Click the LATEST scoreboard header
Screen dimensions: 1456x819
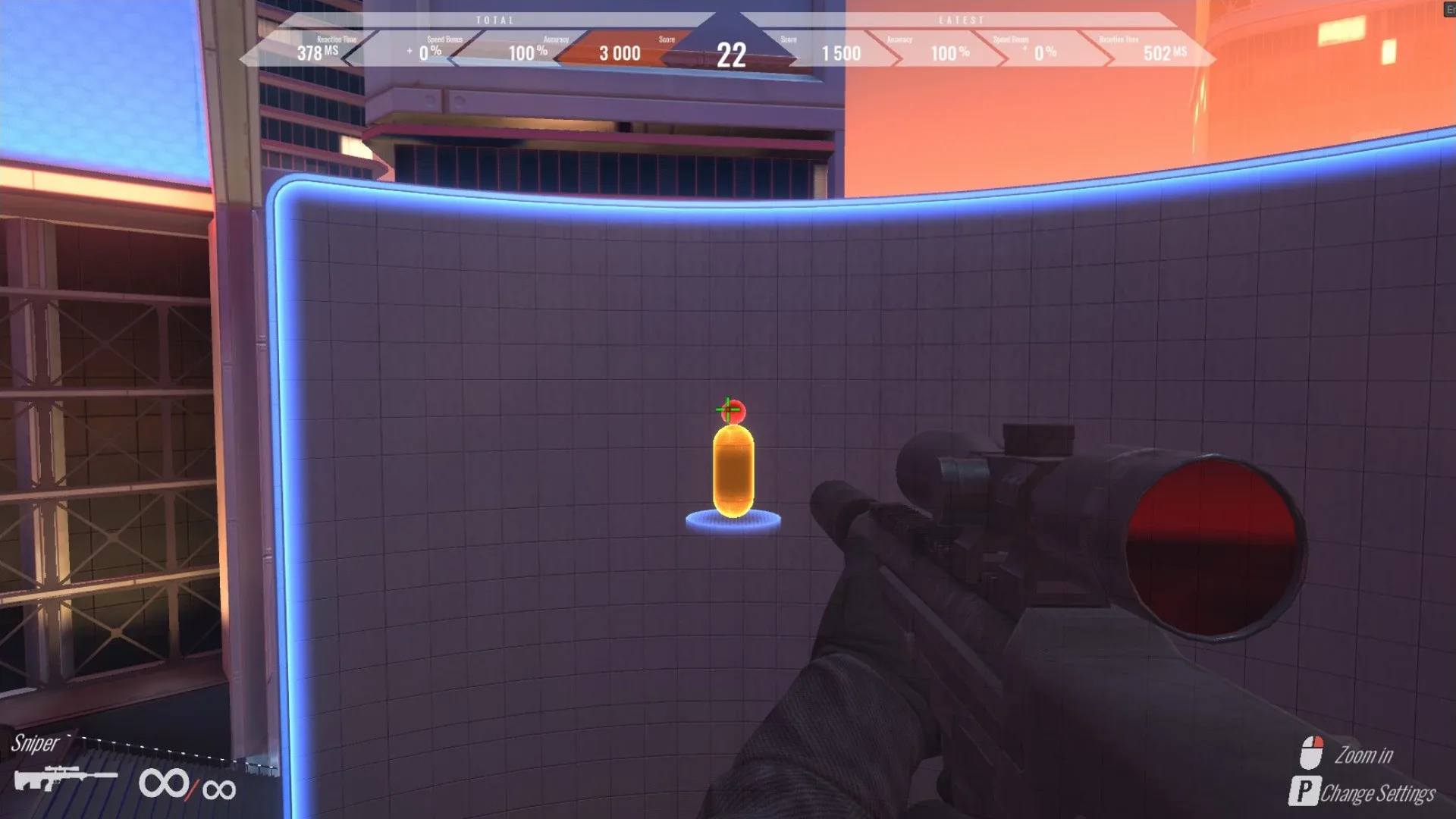(x=962, y=20)
